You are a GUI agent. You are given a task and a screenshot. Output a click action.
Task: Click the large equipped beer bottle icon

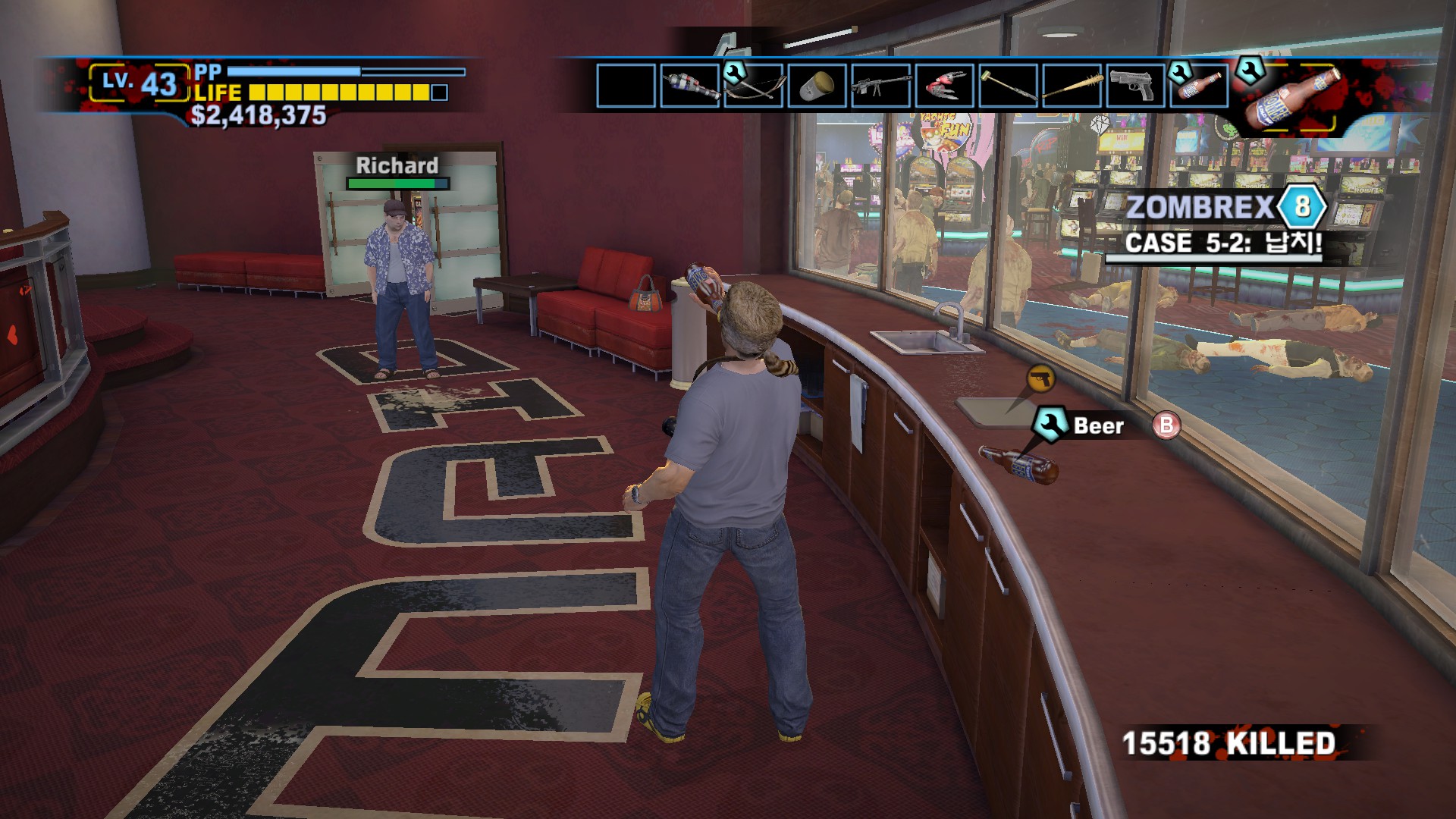pyautogui.click(x=1292, y=97)
